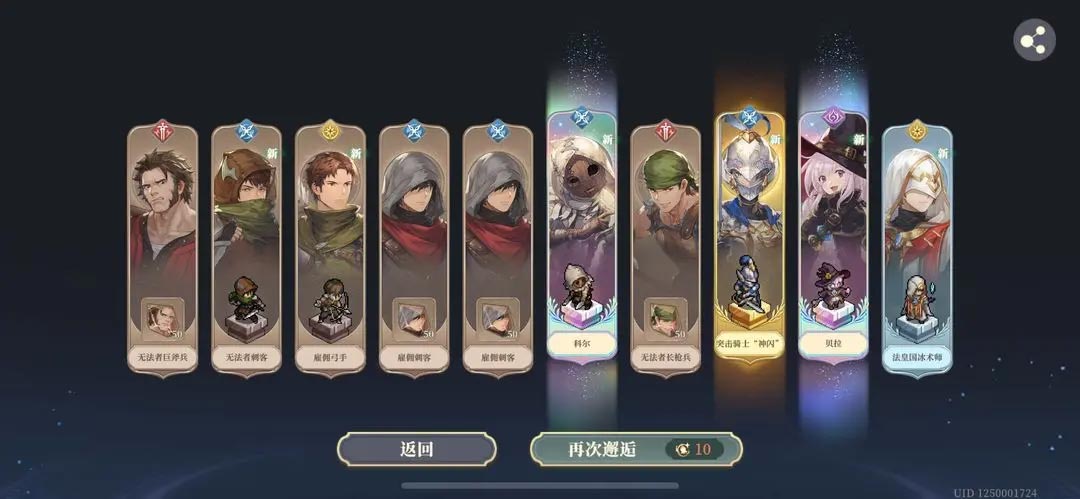View the 雇佣弓手 archer card
The width and height of the screenshot is (1080, 499).
coord(330,250)
